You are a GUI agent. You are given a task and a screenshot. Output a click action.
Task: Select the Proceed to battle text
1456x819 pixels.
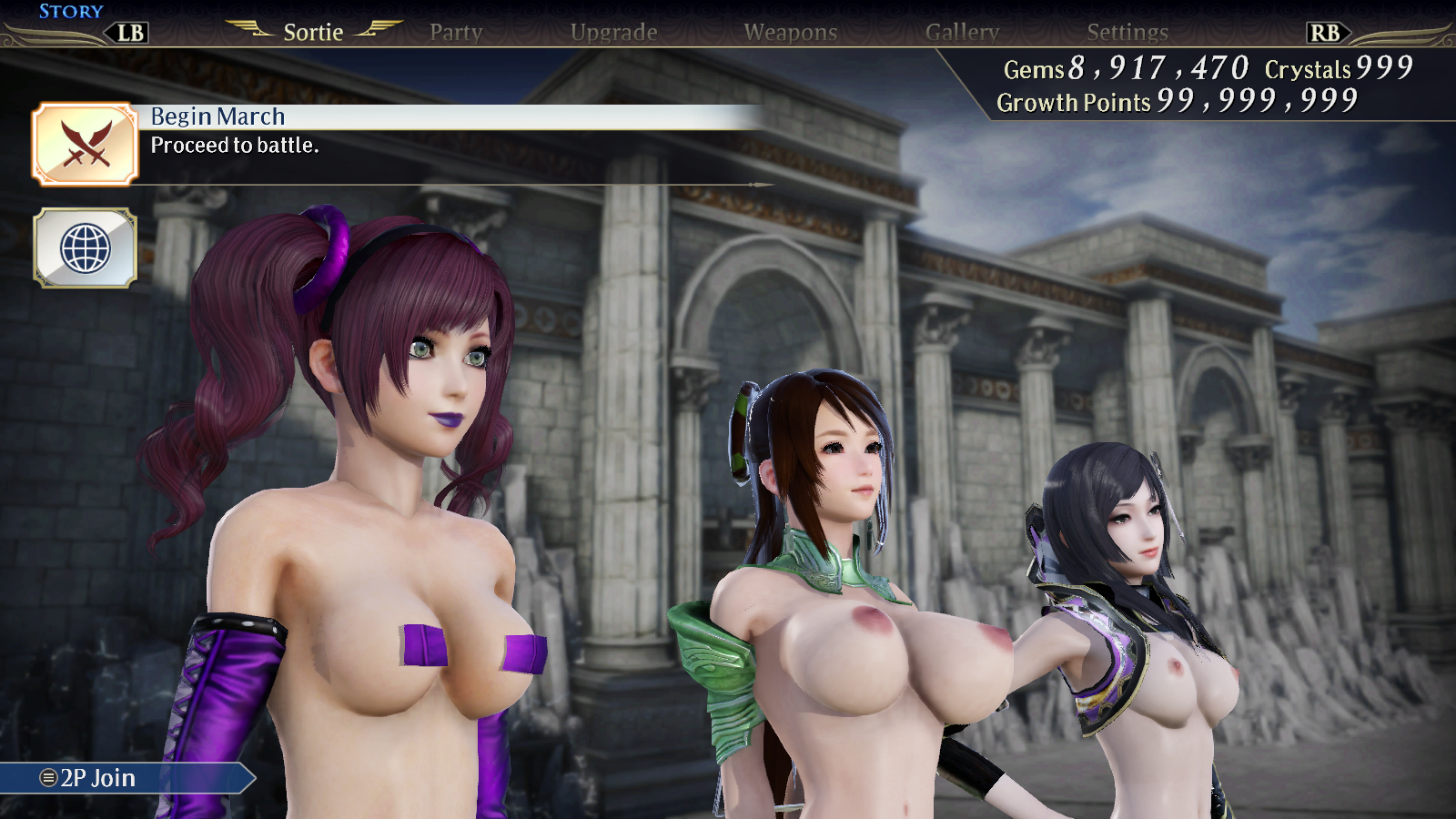[236, 145]
